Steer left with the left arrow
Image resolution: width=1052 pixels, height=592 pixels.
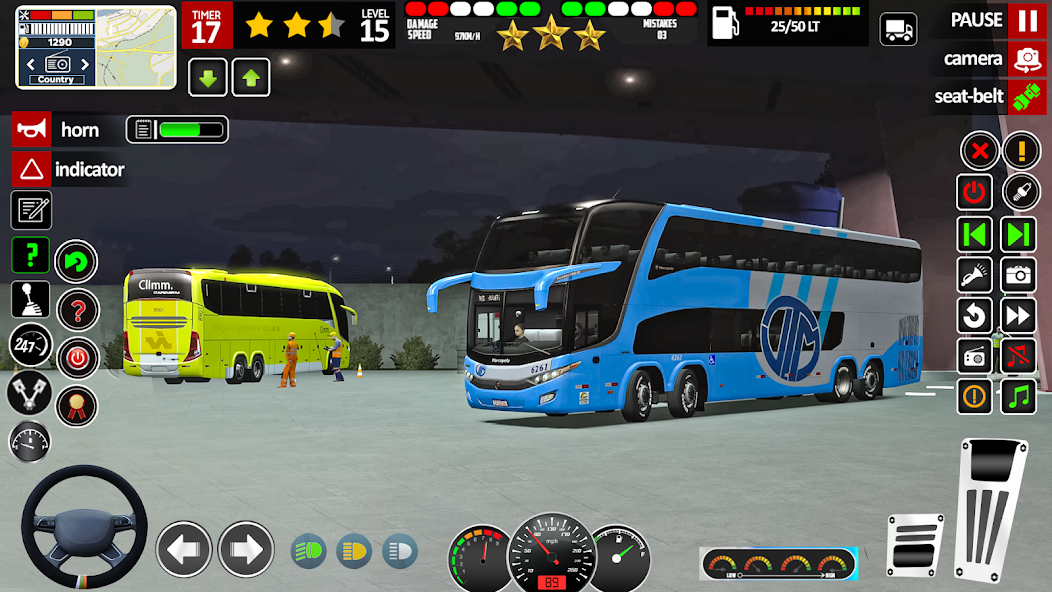[184, 549]
